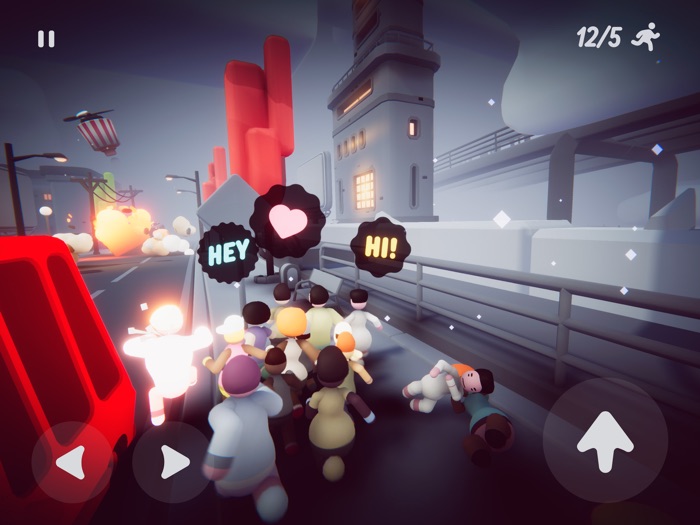Tap the right arrow movement button
The height and width of the screenshot is (525, 700).
click(172, 462)
